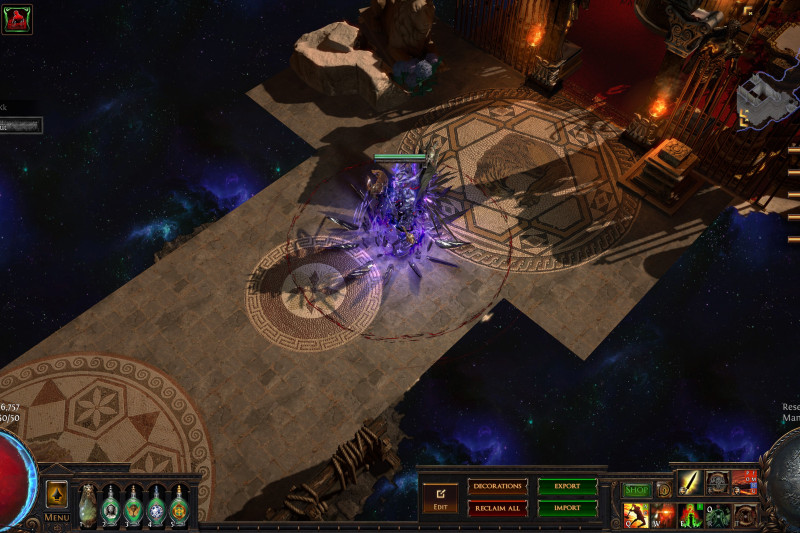Viewport: 800px width, 533px height.
Task: Open the hideout Edit mode
Action: [x=439, y=496]
